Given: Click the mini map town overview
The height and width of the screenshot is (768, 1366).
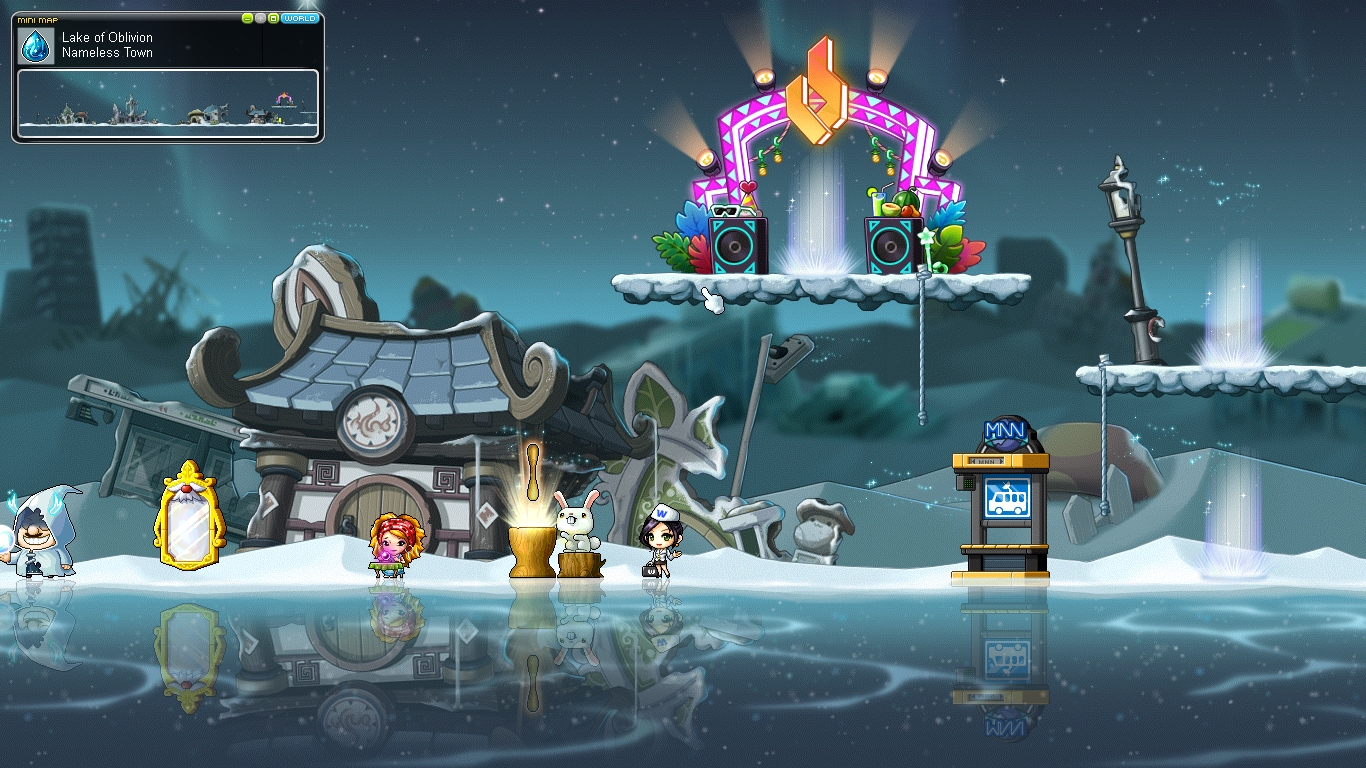Looking at the screenshot, I should pyautogui.click(x=168, y=102).
